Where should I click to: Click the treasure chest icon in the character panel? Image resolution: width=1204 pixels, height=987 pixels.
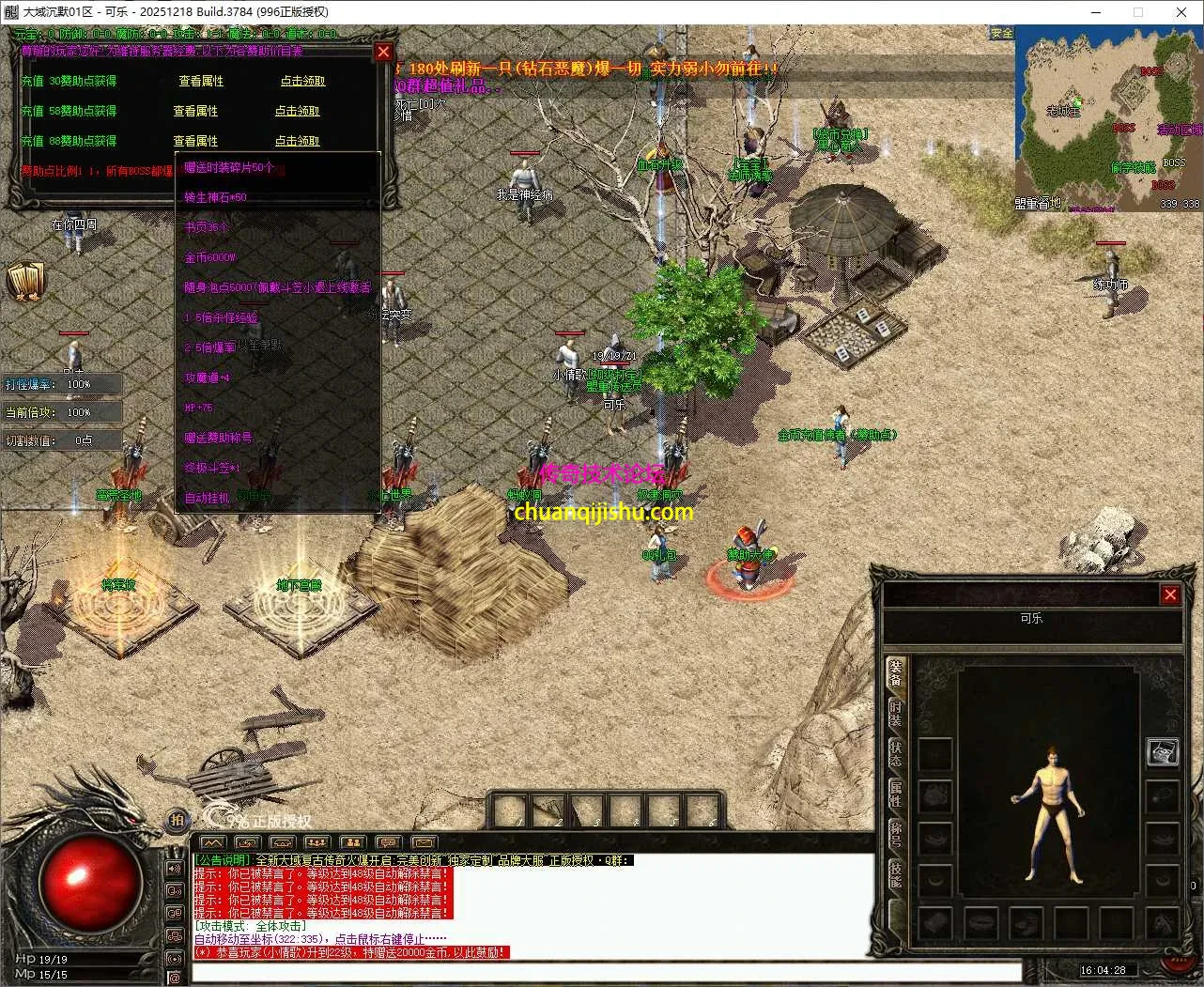point(1163,752)
